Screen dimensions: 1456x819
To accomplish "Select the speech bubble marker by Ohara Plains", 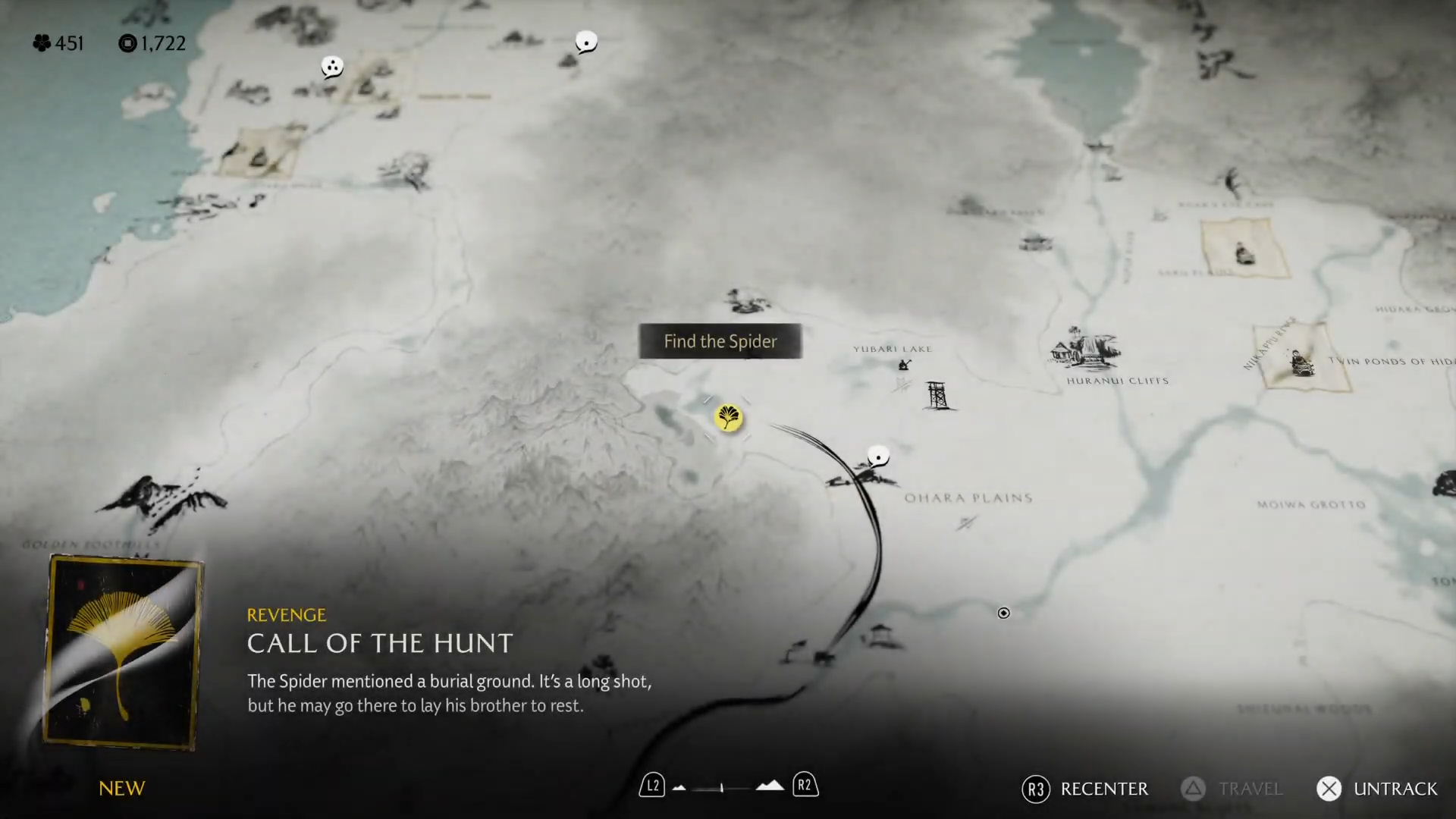I will click(878, 457).
